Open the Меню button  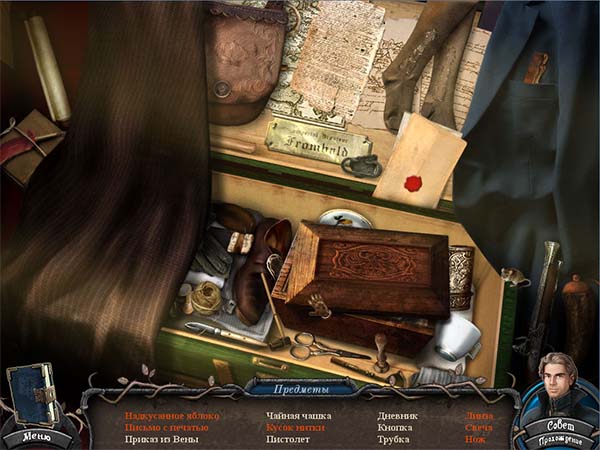tap(35, 437)
